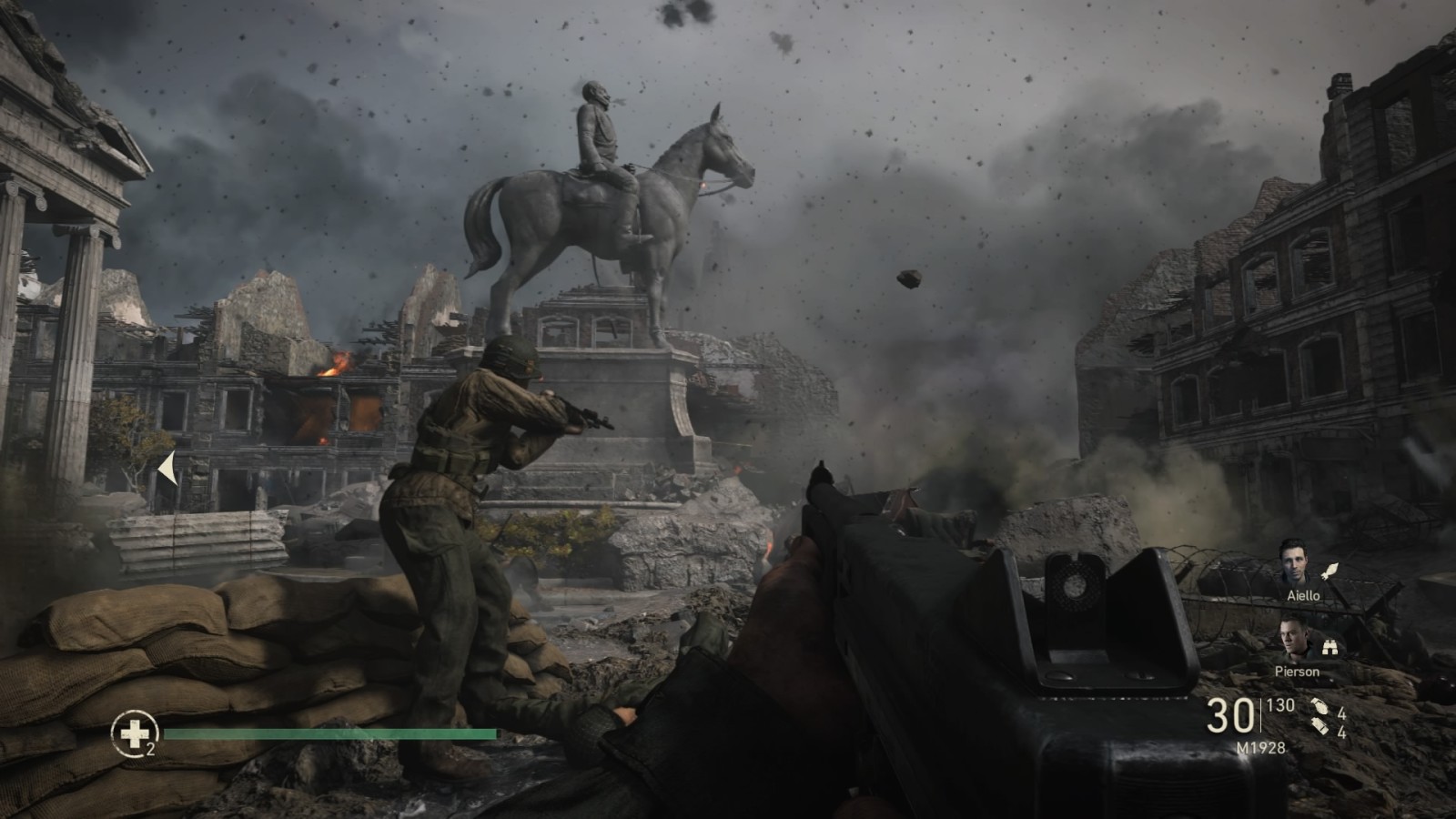Choose the smoke grenade icon below the frag
The width and height of the screenshot is (1456, 819).
point(1319,728)
